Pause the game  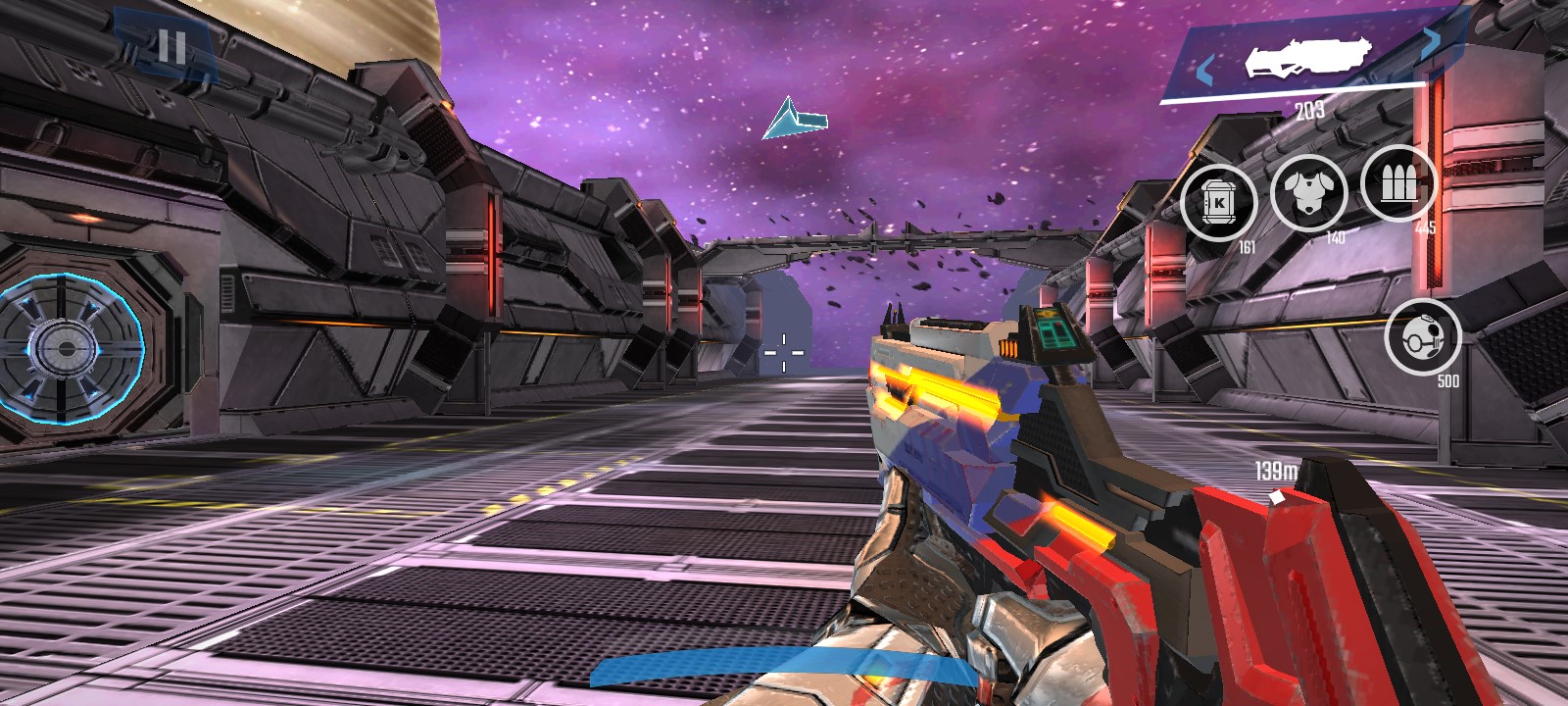[171, 46]
